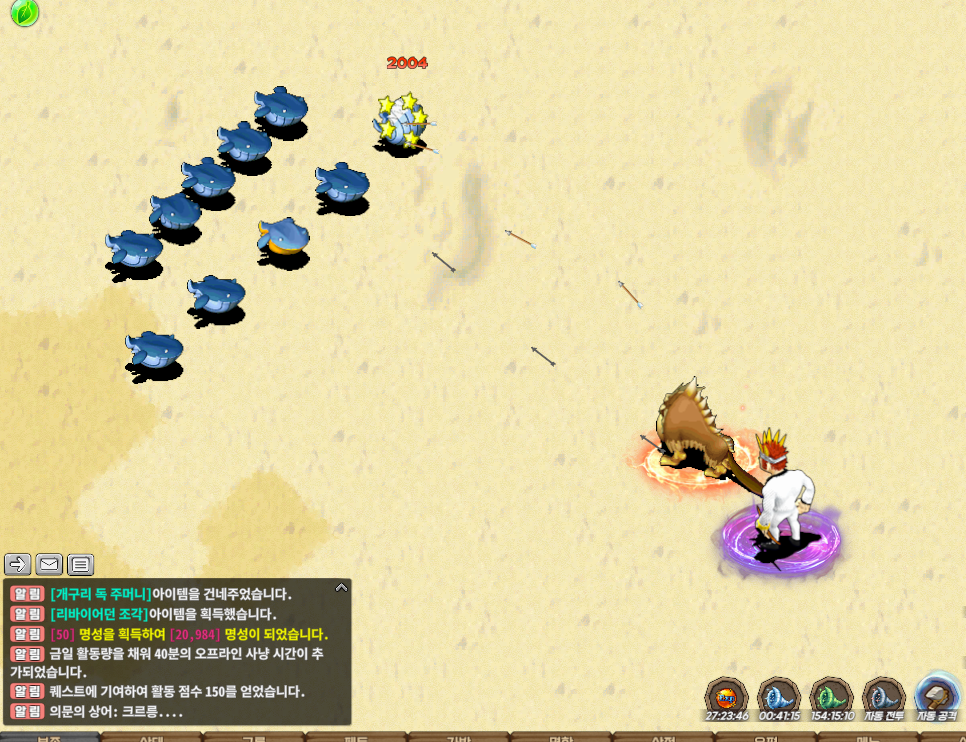Screen dimensions: 966x742
Task: Toggle the 자동 전투 auto-battle icon
Action: click(883, 696)
